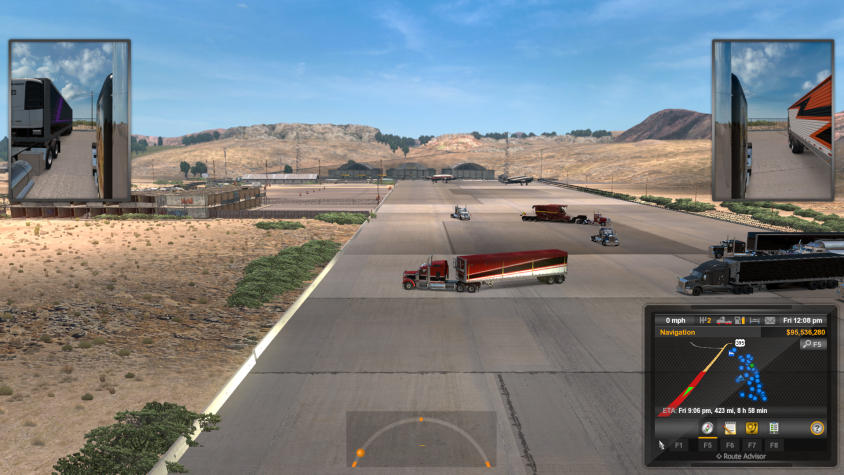Click the Route Advisor title label
Image resolution: width=844 pixels, height=475 pixels.
click(741, 456)
